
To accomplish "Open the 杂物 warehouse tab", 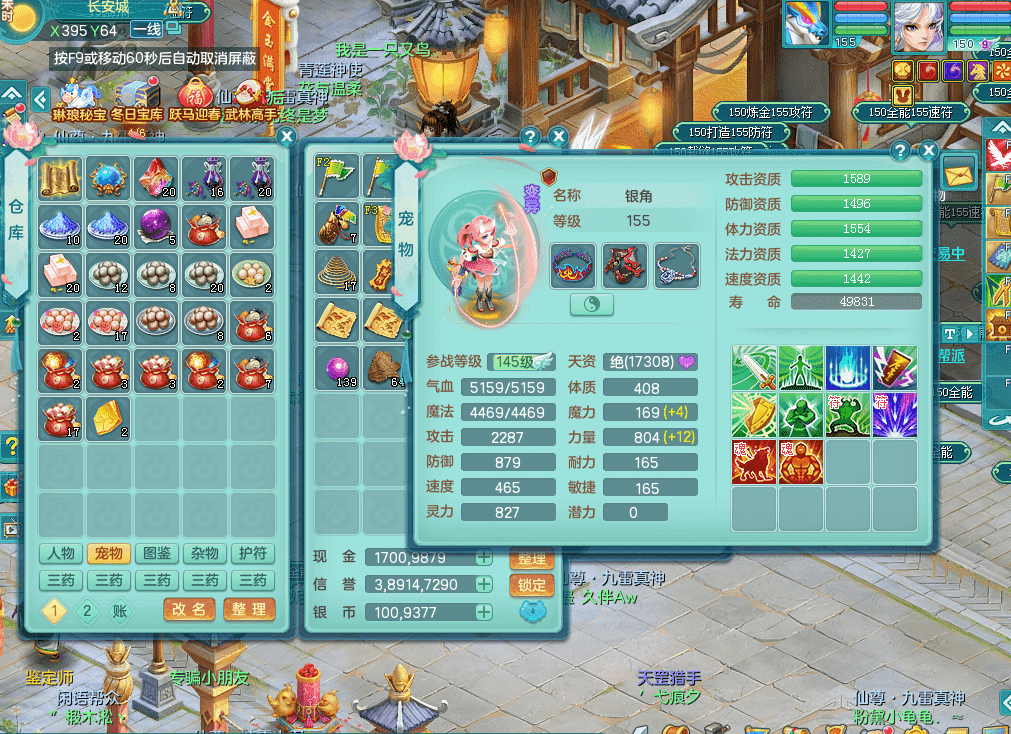I will pyautogui.click(x=204, y=554).
